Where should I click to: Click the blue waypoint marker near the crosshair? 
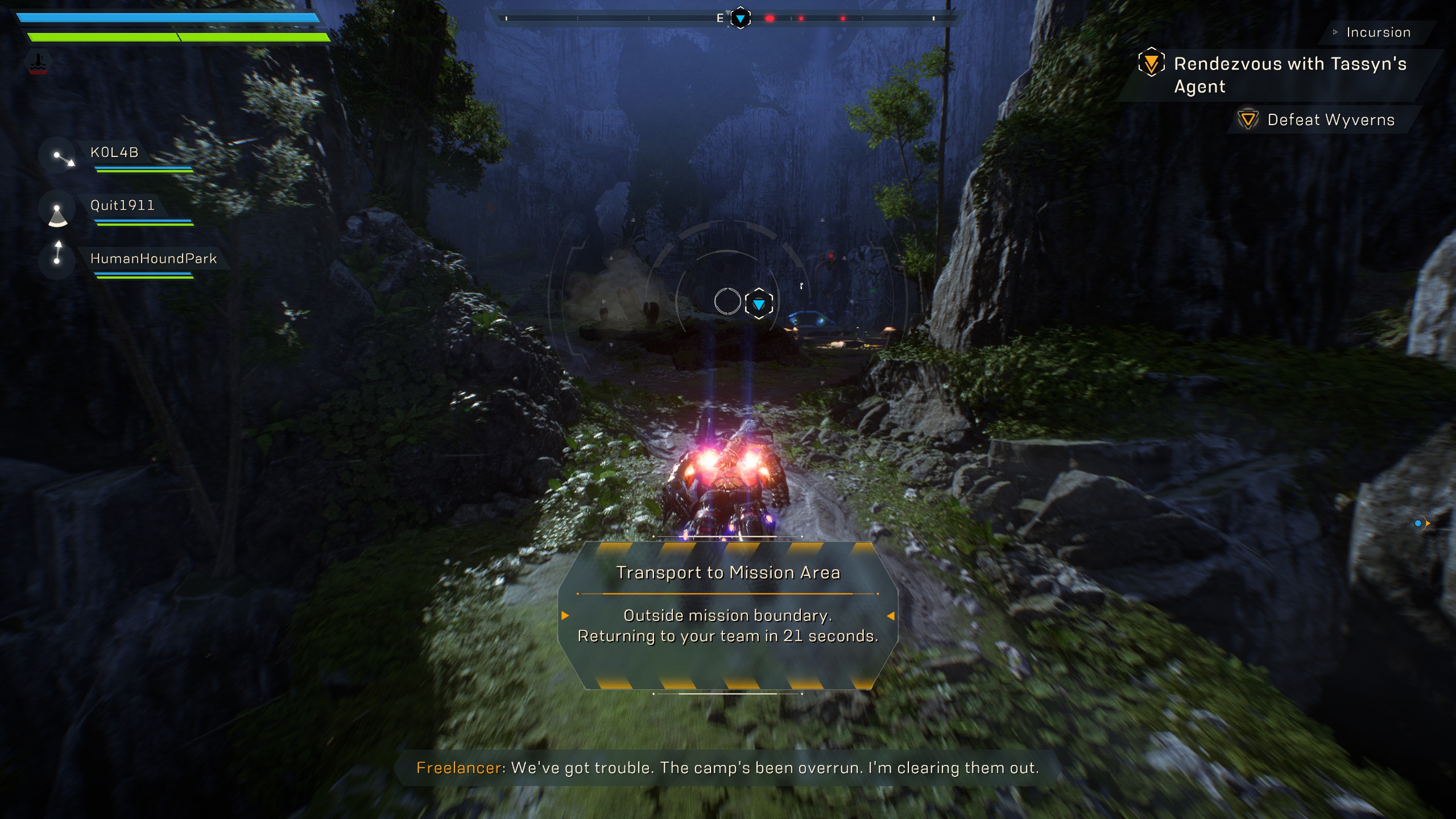click(759, 304)
